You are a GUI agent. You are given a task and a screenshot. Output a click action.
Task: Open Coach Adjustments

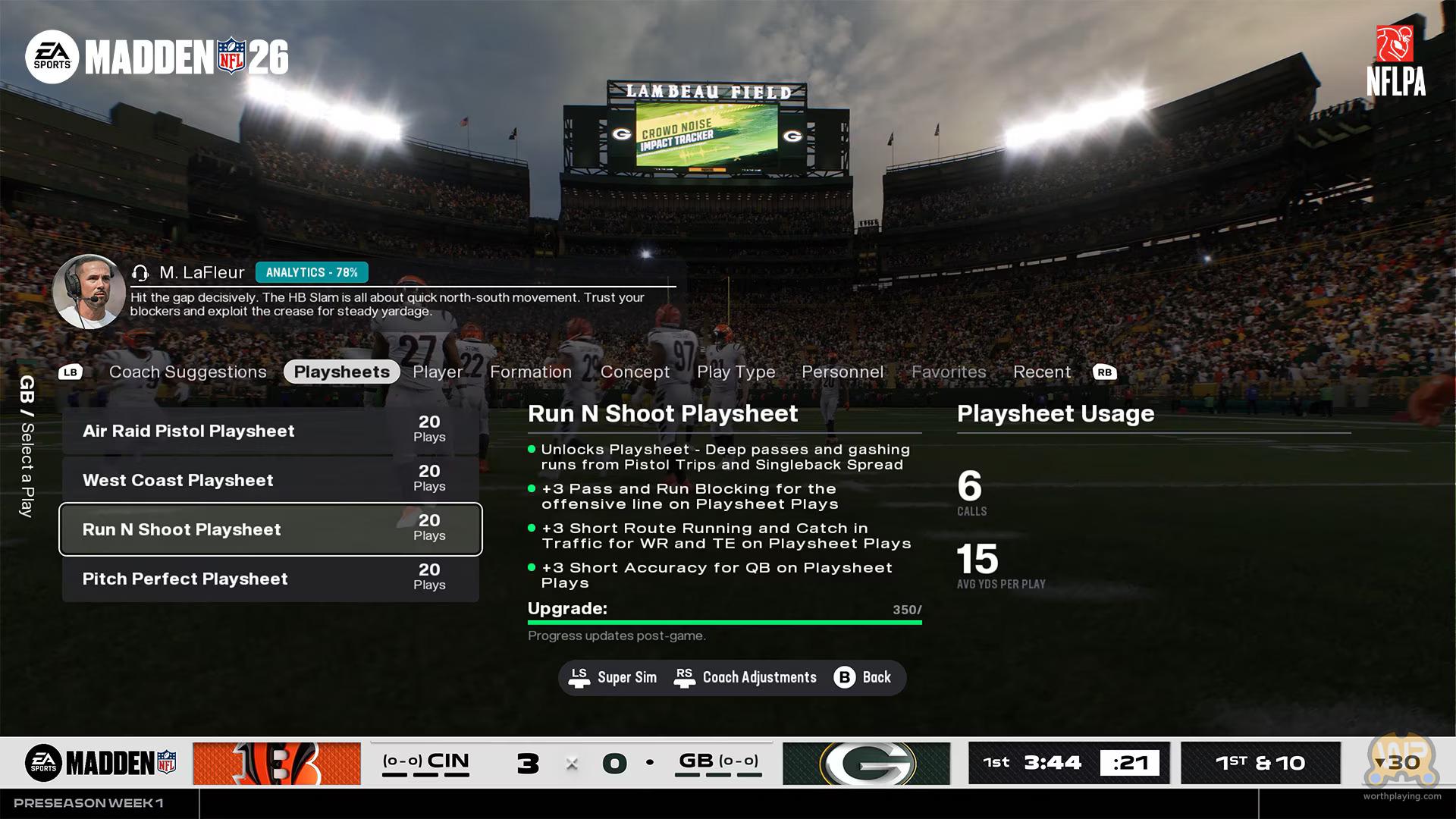(x=745, y=677)
